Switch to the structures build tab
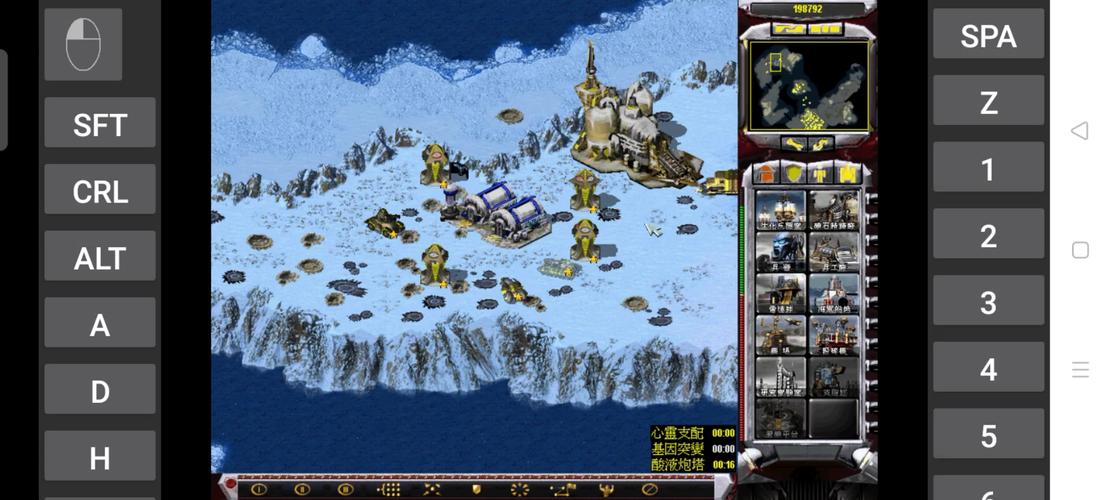The image size is (1107, 500). (766, 174)
